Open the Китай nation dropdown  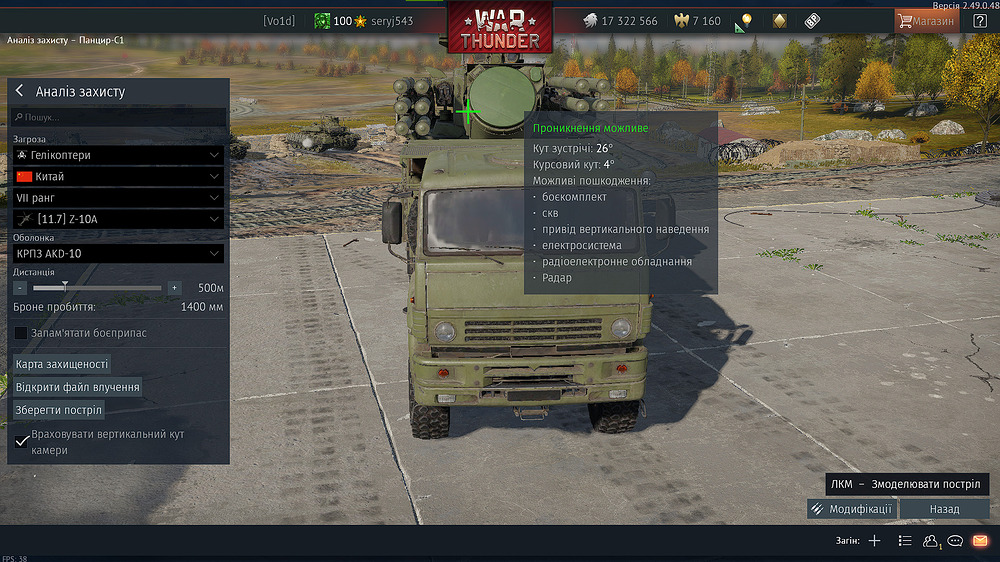(x=118, y=176)
